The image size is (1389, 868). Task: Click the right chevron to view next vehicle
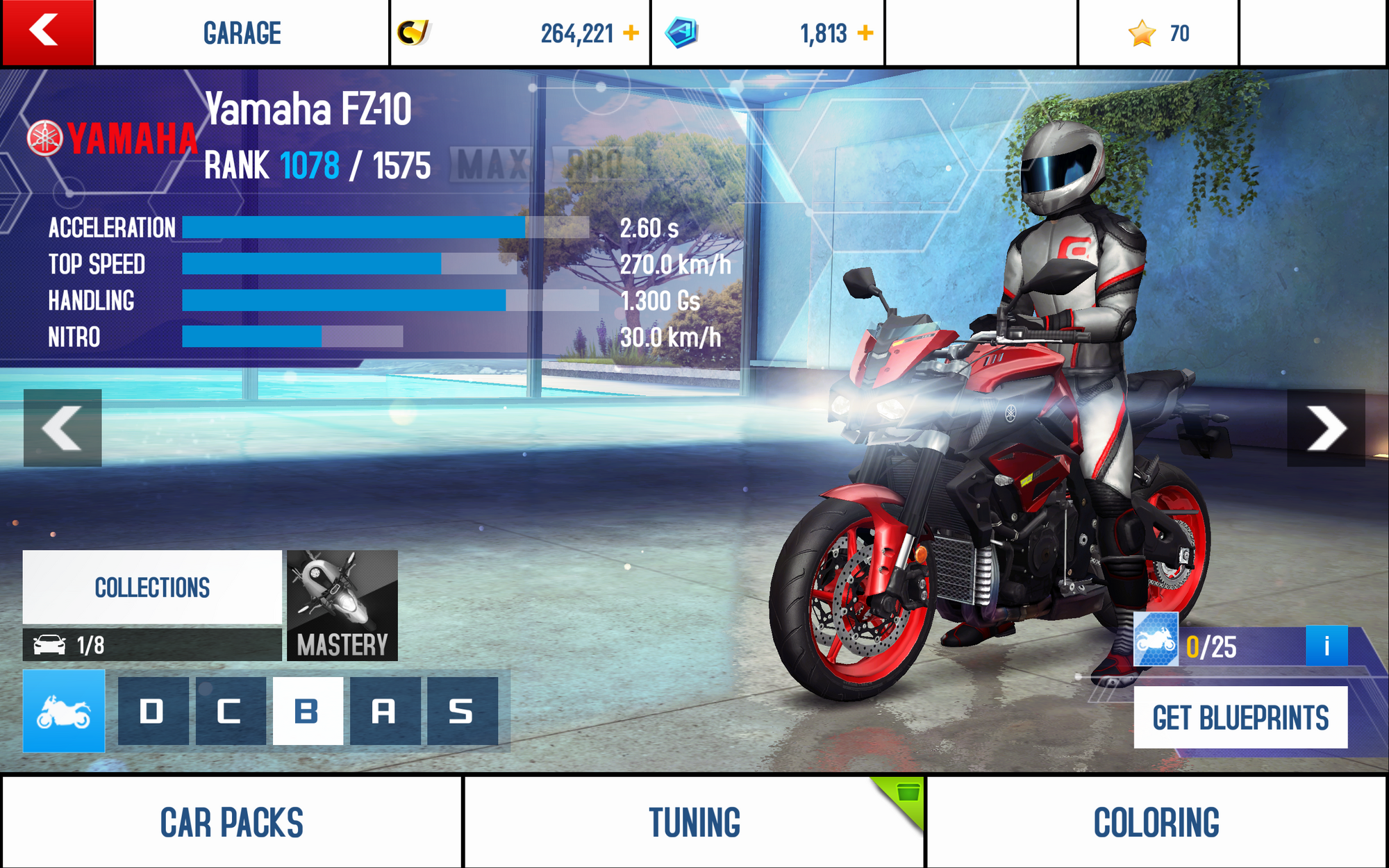click(1325, 428)
